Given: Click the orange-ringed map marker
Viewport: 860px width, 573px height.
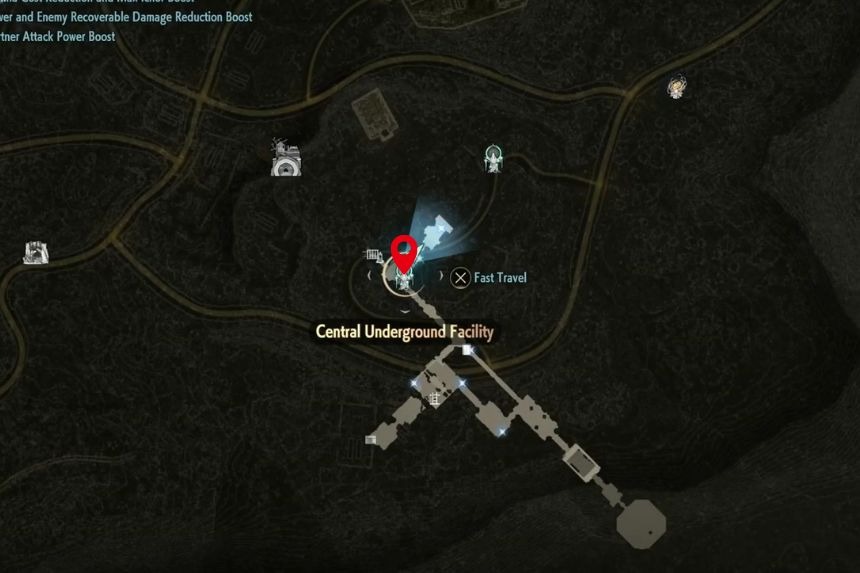Looking at the screenshot, I should (x=677, y=87).
